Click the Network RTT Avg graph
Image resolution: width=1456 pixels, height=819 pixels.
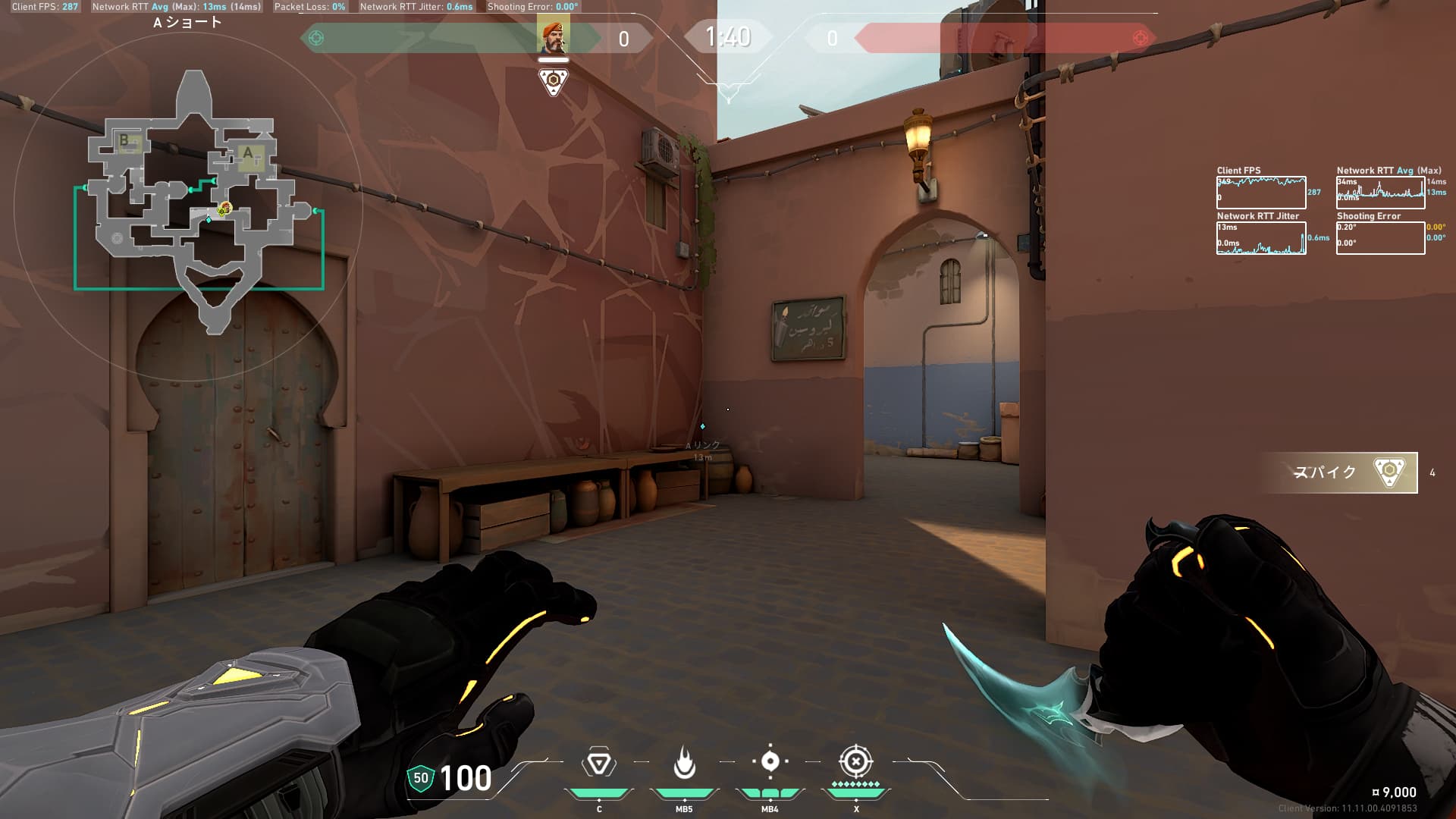[x=1380, y=193]
